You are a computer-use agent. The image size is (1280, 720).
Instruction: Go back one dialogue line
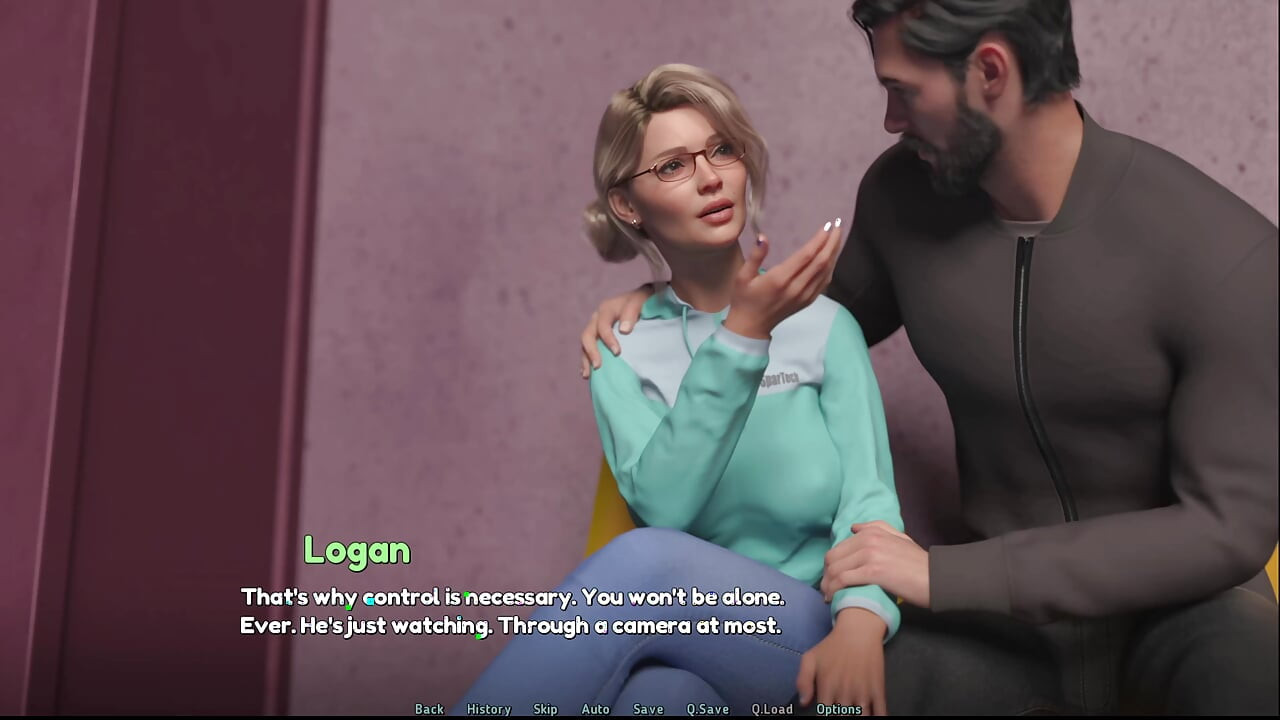(429, 709)
